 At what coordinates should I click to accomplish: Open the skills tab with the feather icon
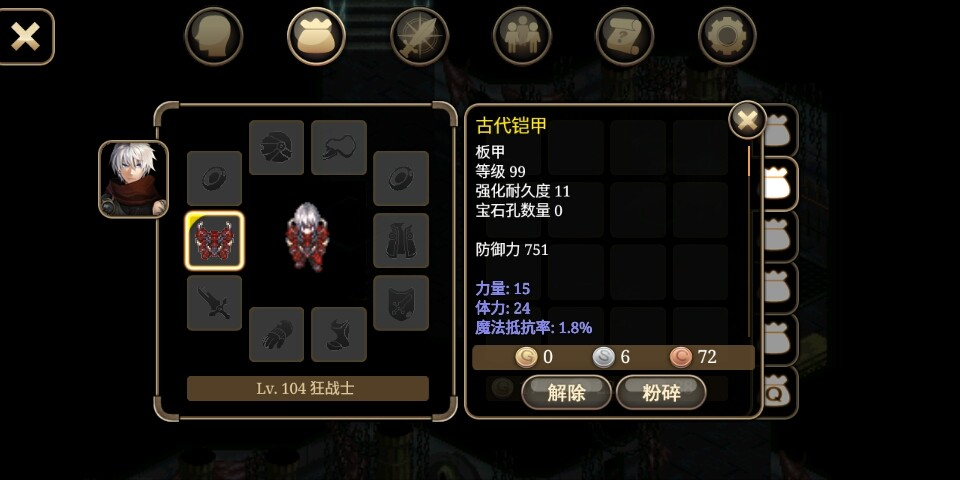419,37
